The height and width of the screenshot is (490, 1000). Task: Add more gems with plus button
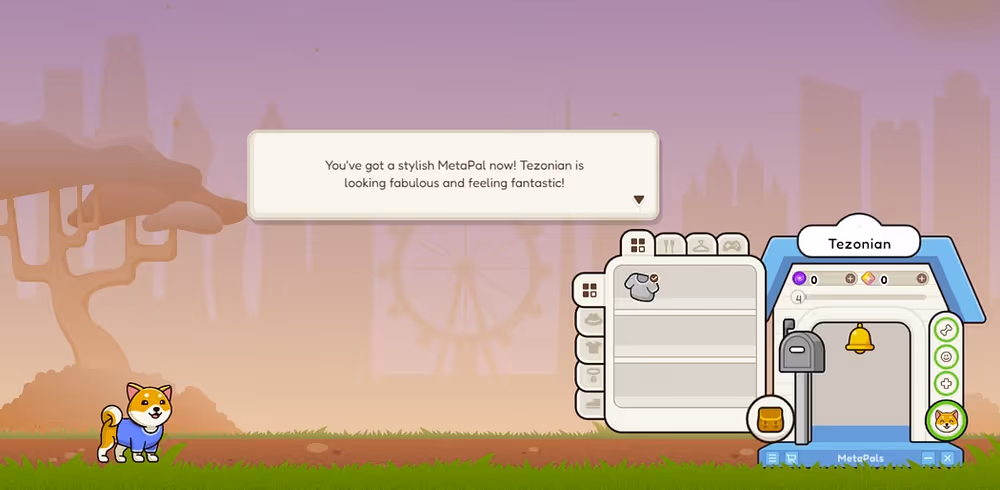(921, 279)
